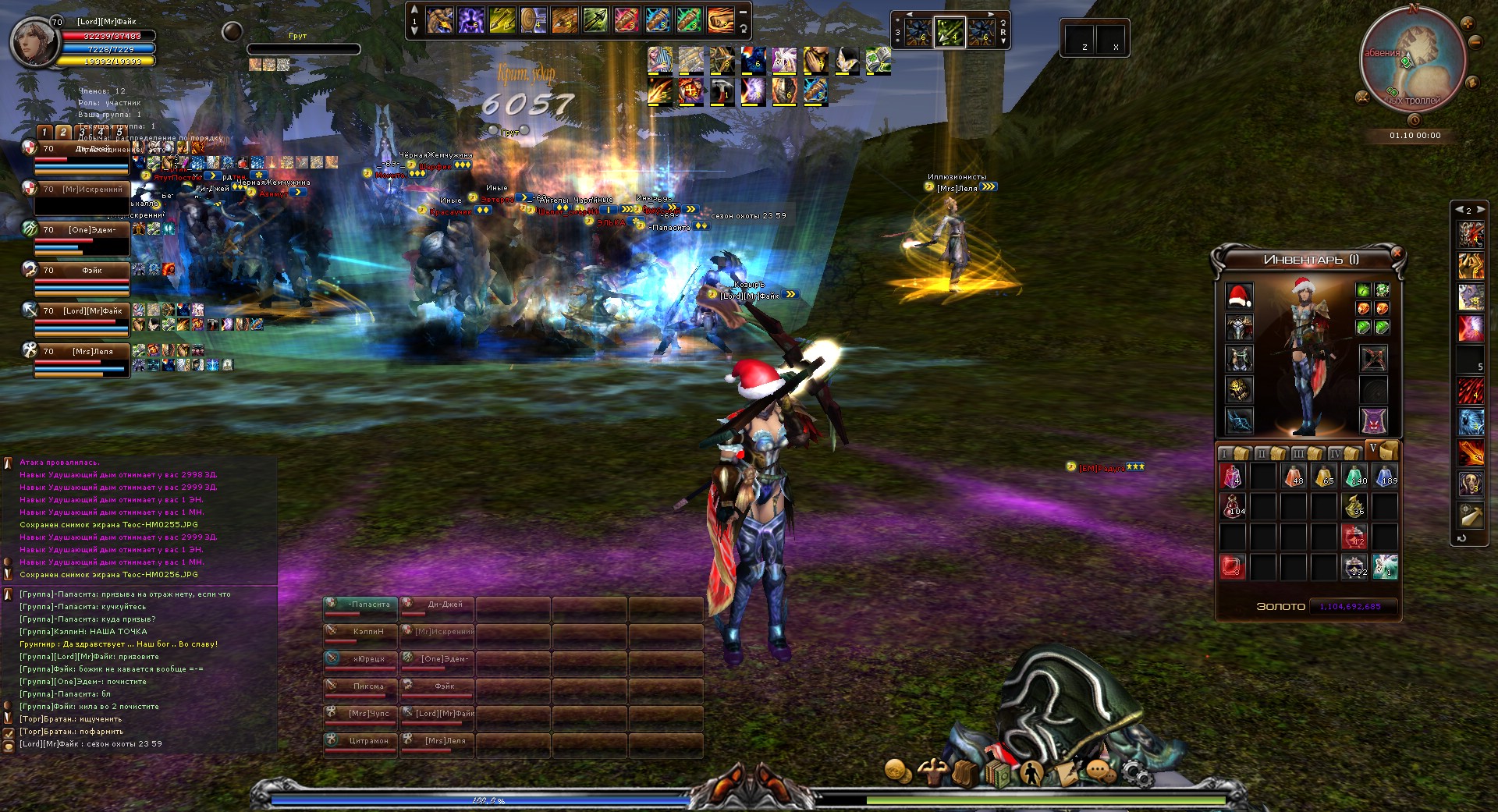This screenshot has width=1498, height=812.
Task: Select the Santa hat equipment slot
Action: click(1239, 296)
